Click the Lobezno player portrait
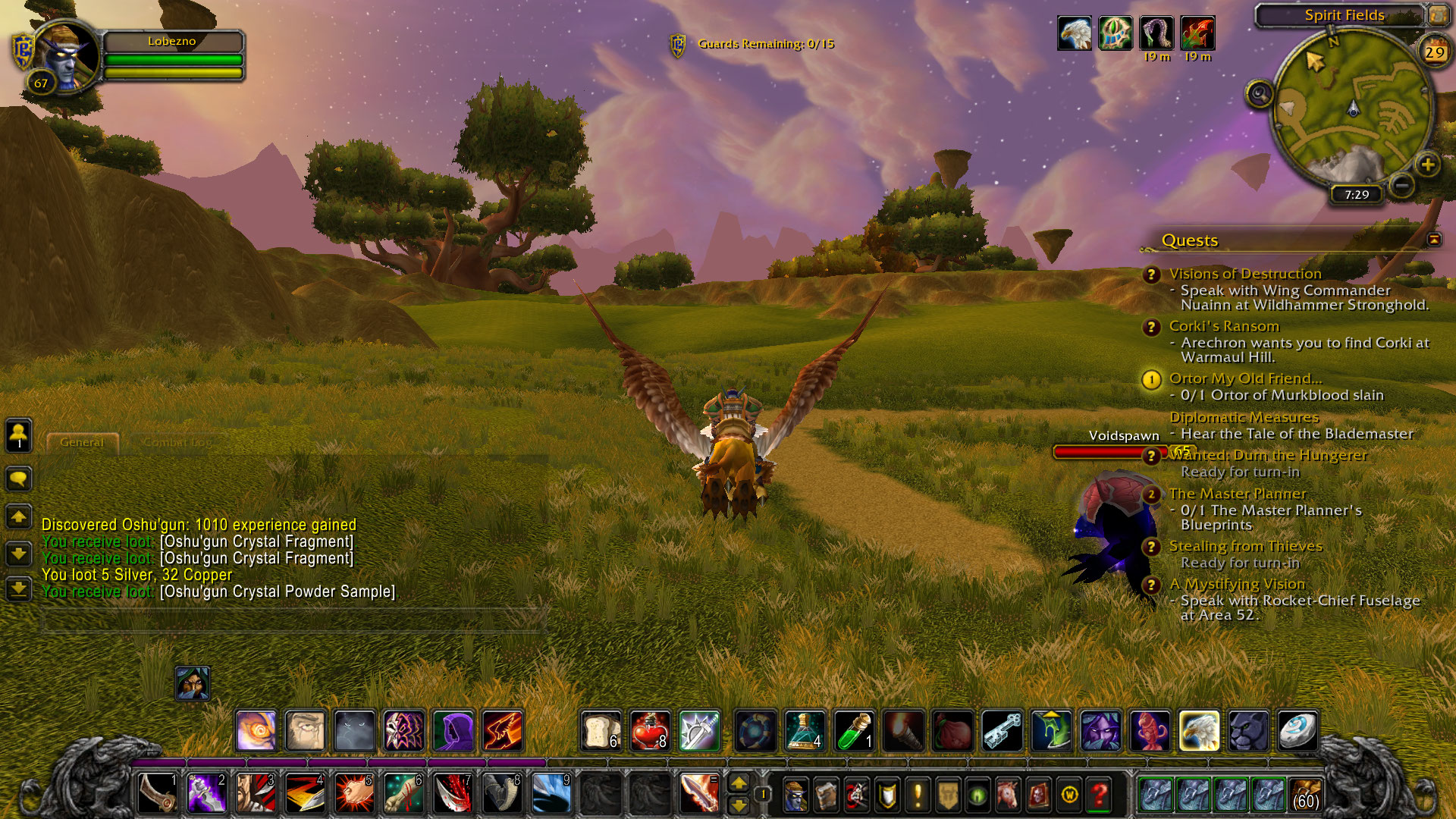 pos(67,56)
